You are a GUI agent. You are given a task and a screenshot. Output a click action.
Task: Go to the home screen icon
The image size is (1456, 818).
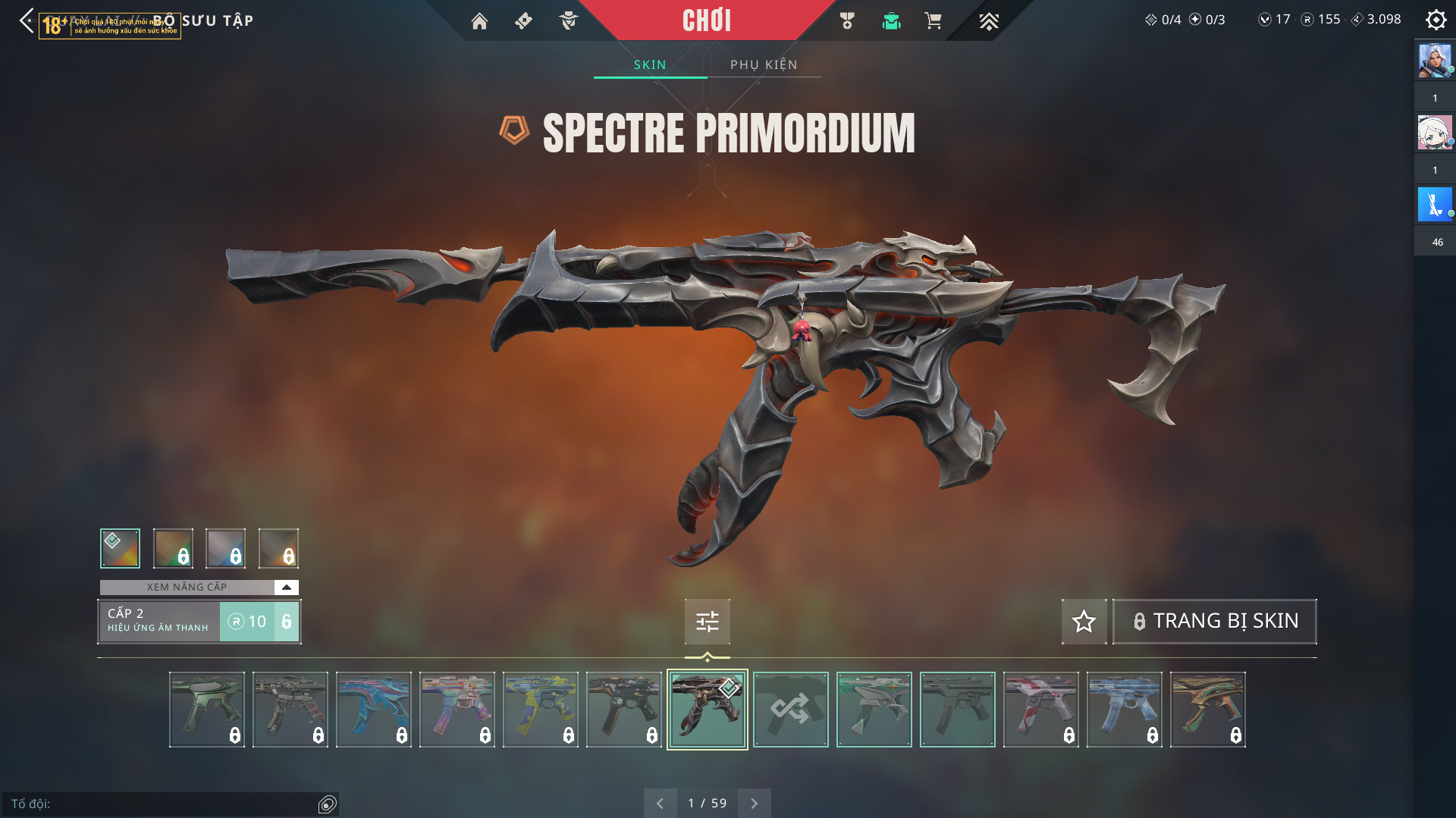479,21
